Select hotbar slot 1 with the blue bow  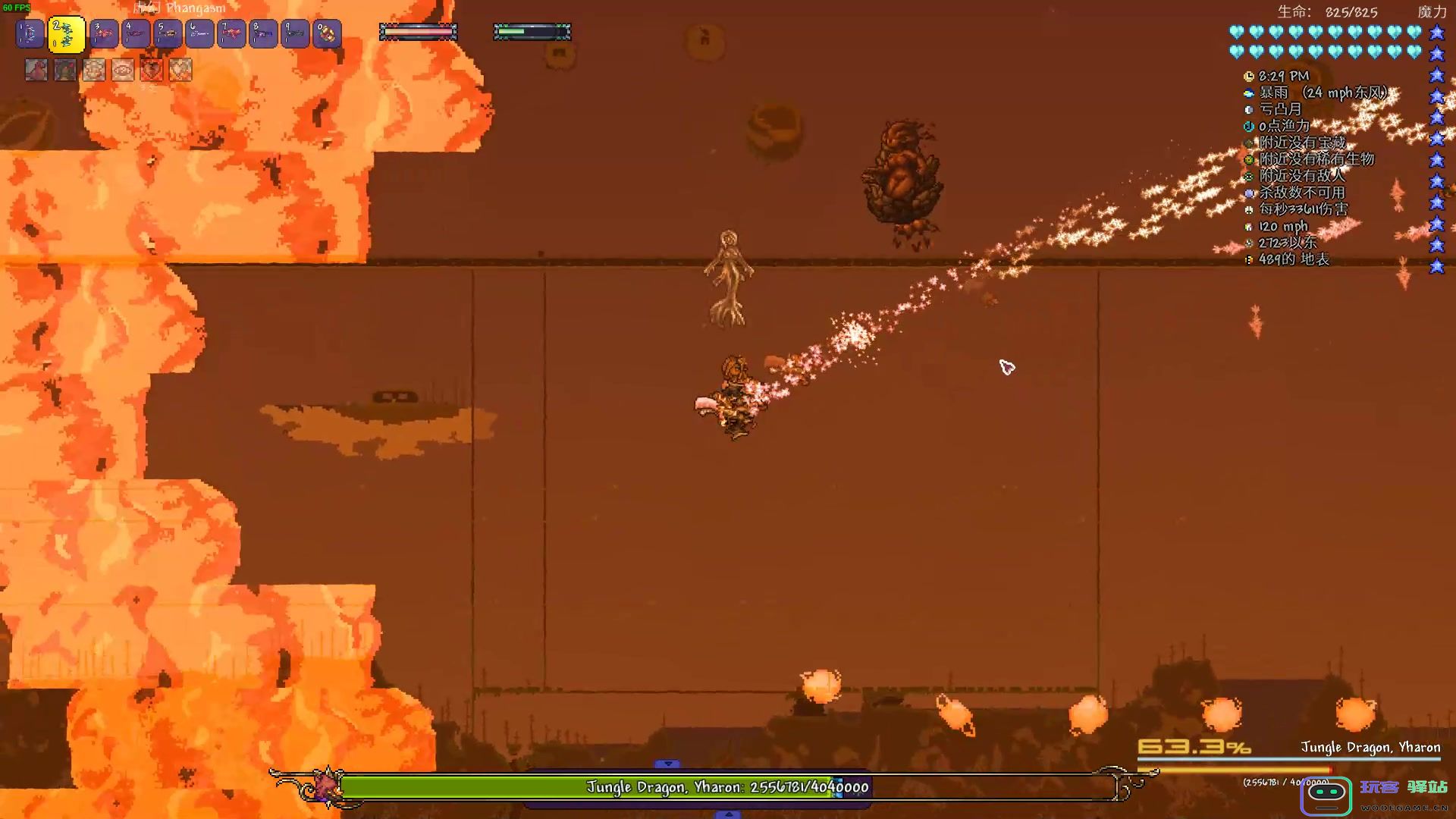coord(30,34)
